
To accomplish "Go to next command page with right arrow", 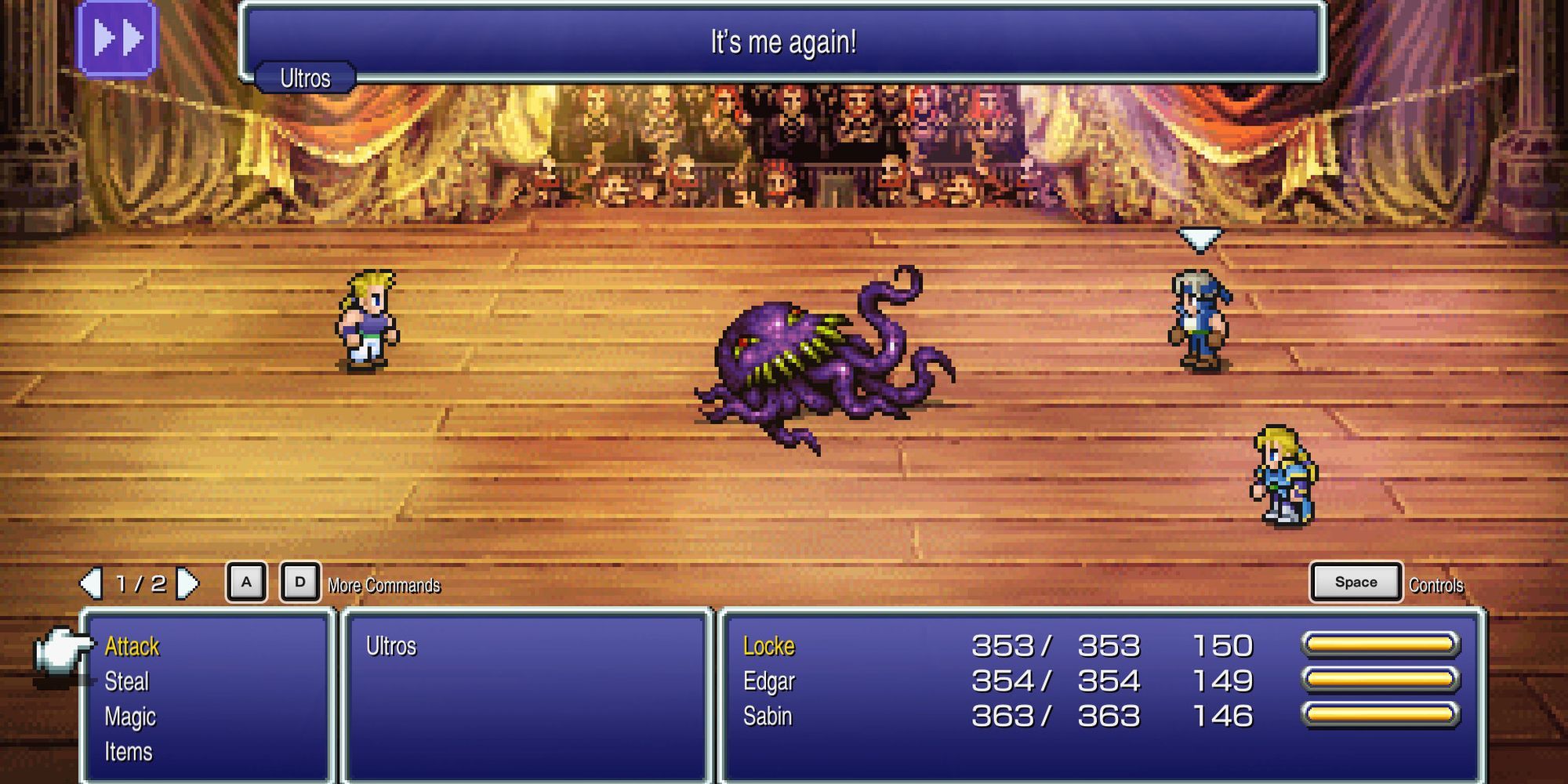I will point(186,583).
